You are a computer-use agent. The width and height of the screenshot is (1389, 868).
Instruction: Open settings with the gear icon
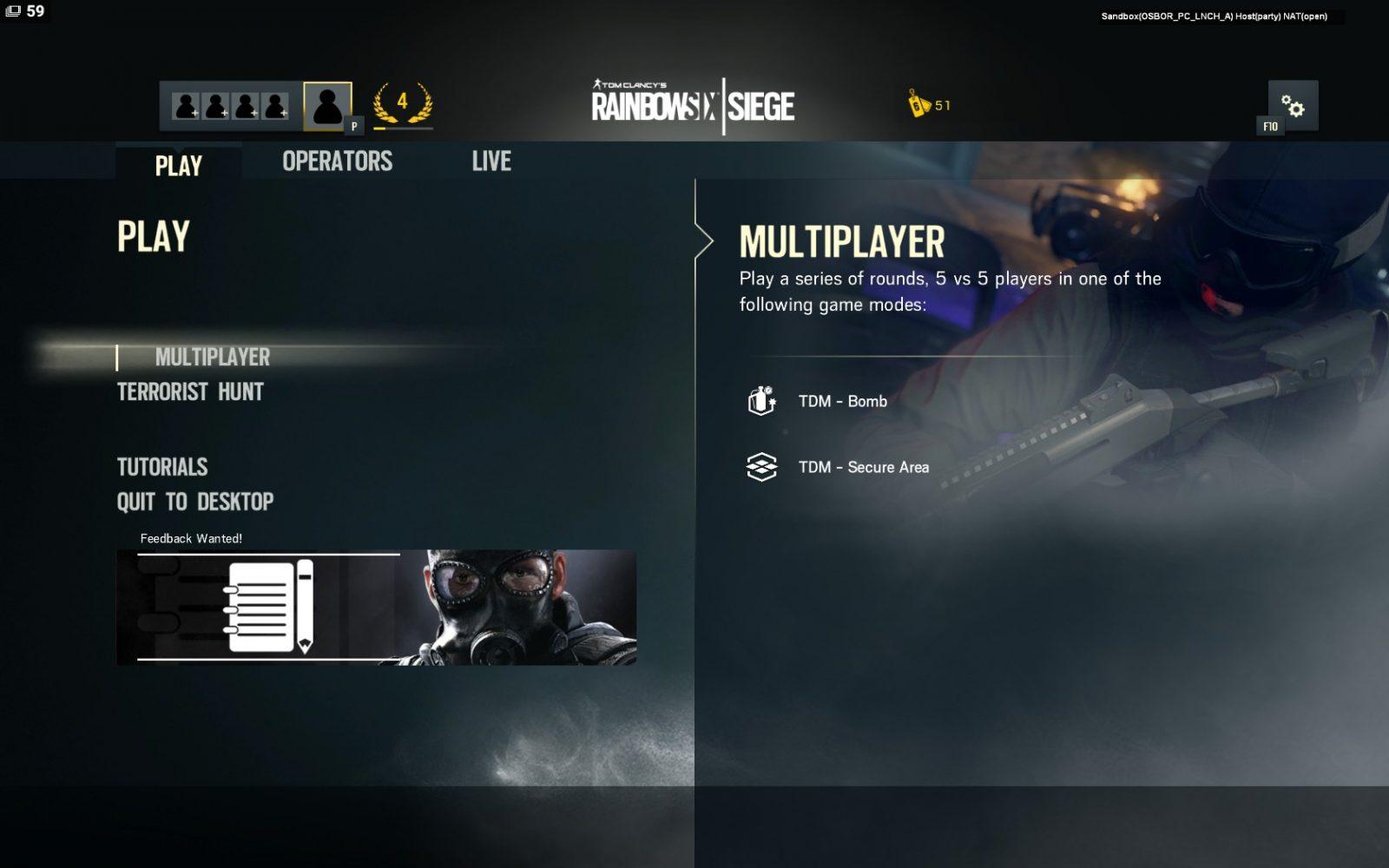(x=1293, y=106)
